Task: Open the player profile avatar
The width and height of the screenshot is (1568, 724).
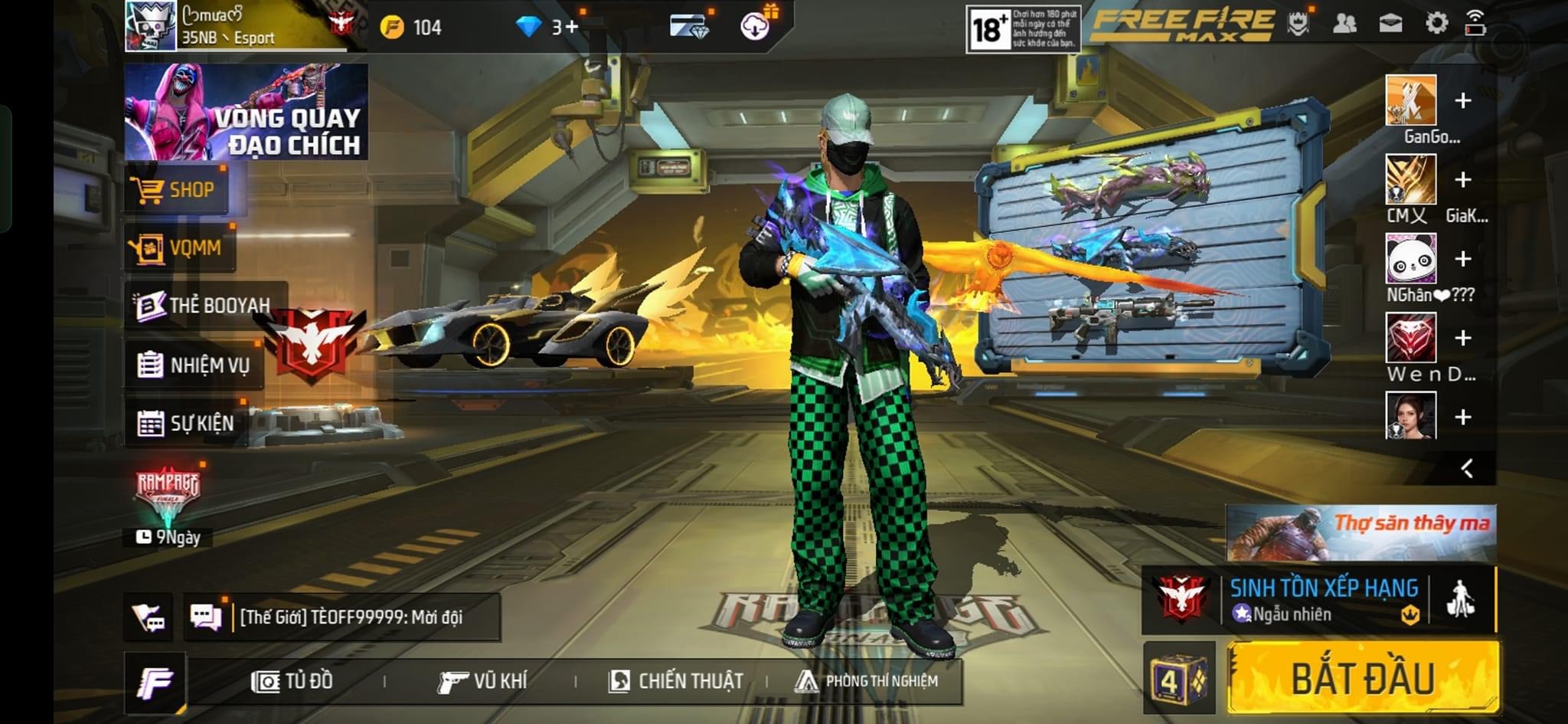Action: coord(151,26)
